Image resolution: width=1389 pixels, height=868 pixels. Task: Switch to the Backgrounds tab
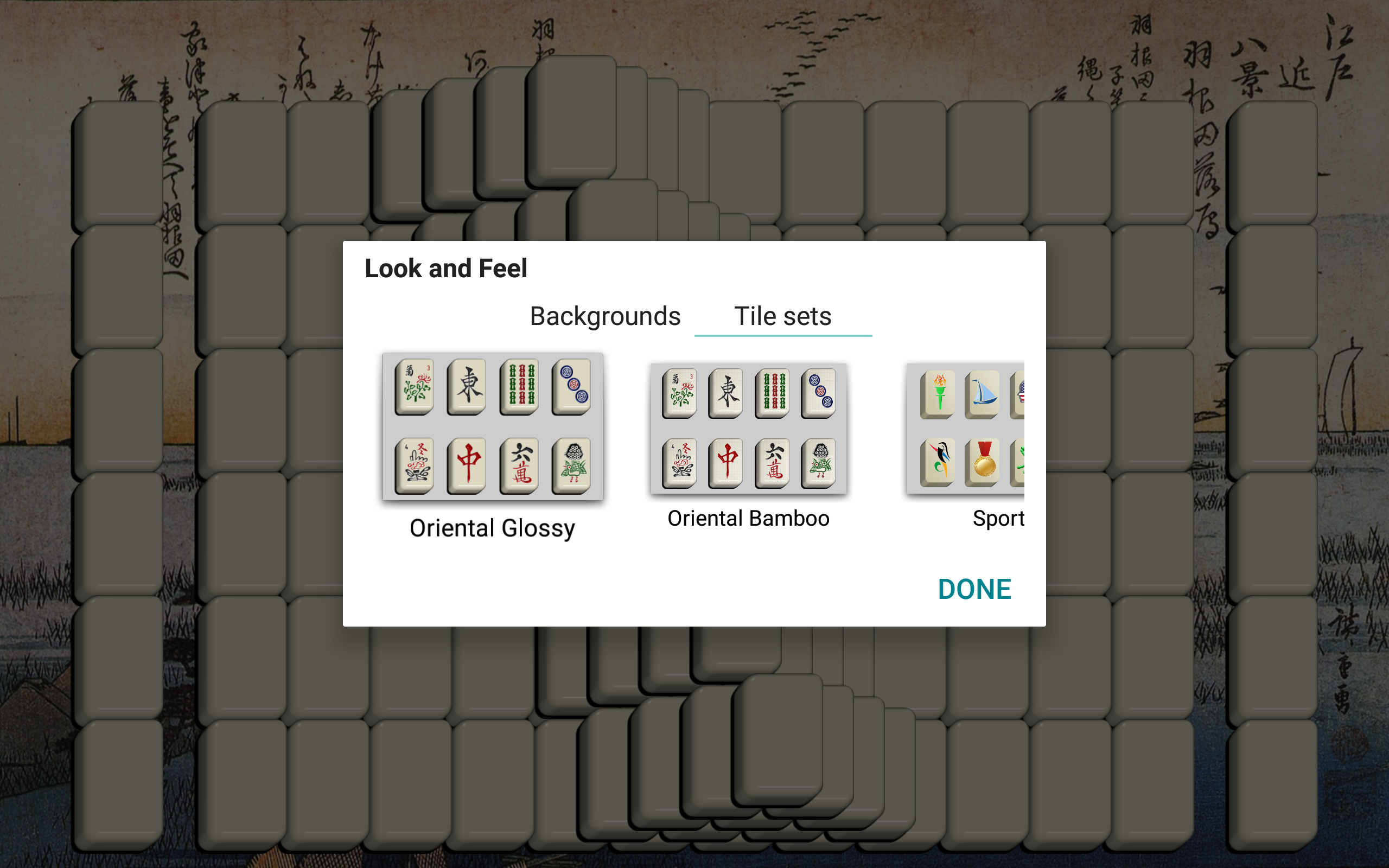click(604, 315)
